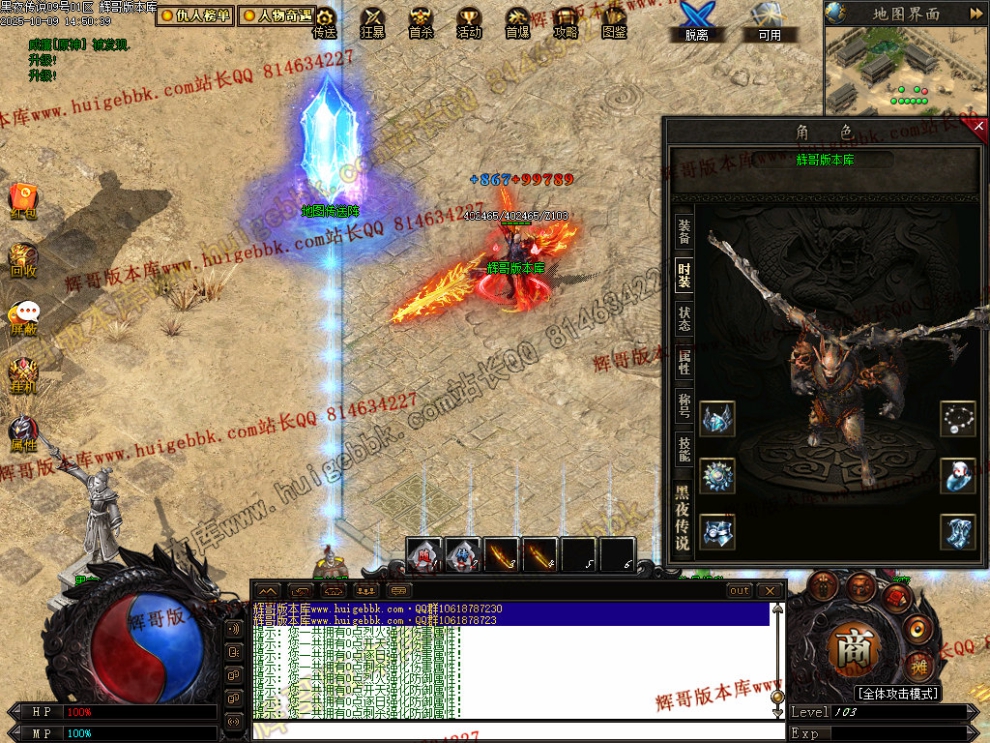Open the 图鉴 codex icon
This screenshot has width=990, height=743.
pos(614,21)
